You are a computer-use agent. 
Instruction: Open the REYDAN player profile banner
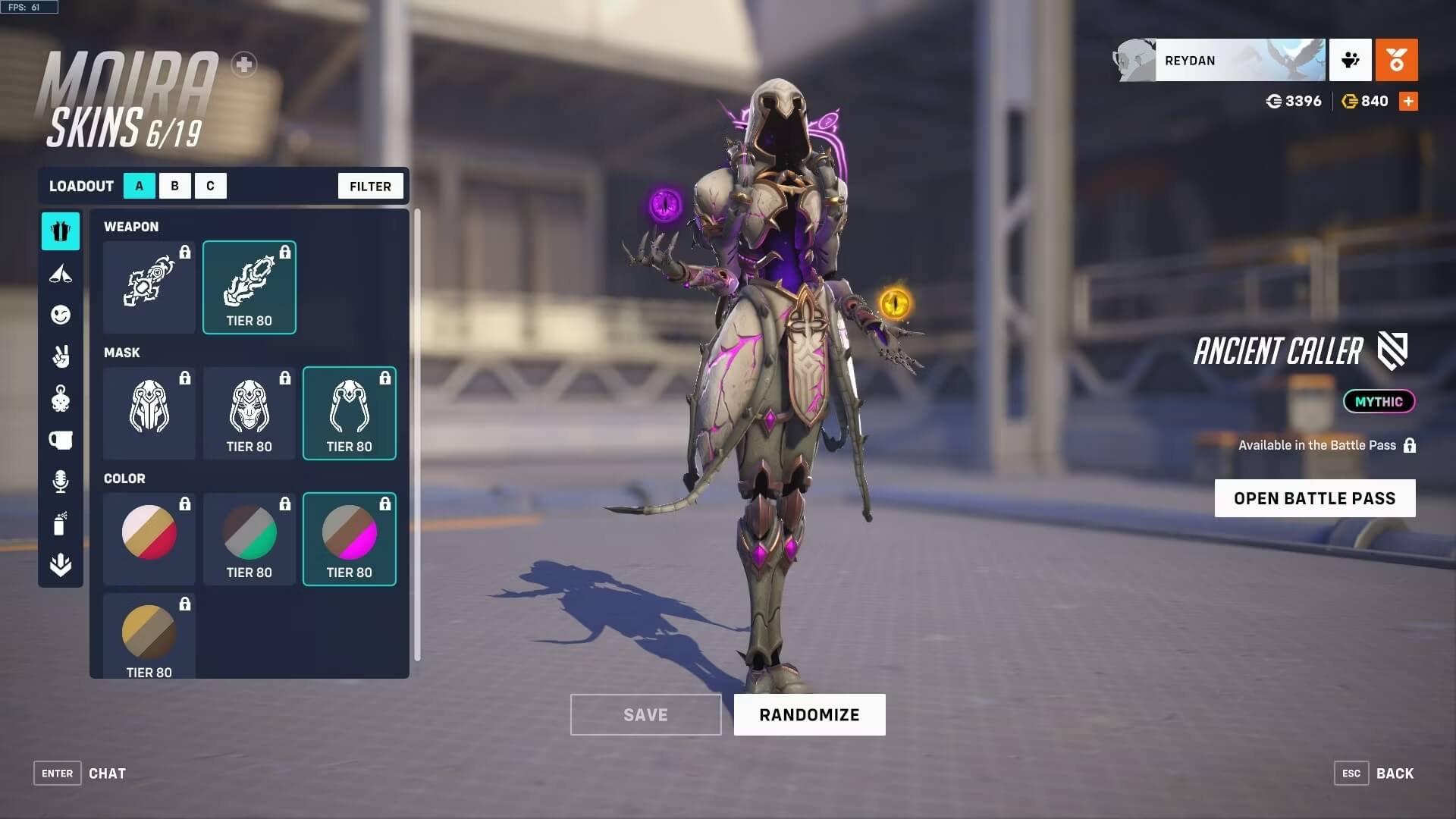[1239, 60]
